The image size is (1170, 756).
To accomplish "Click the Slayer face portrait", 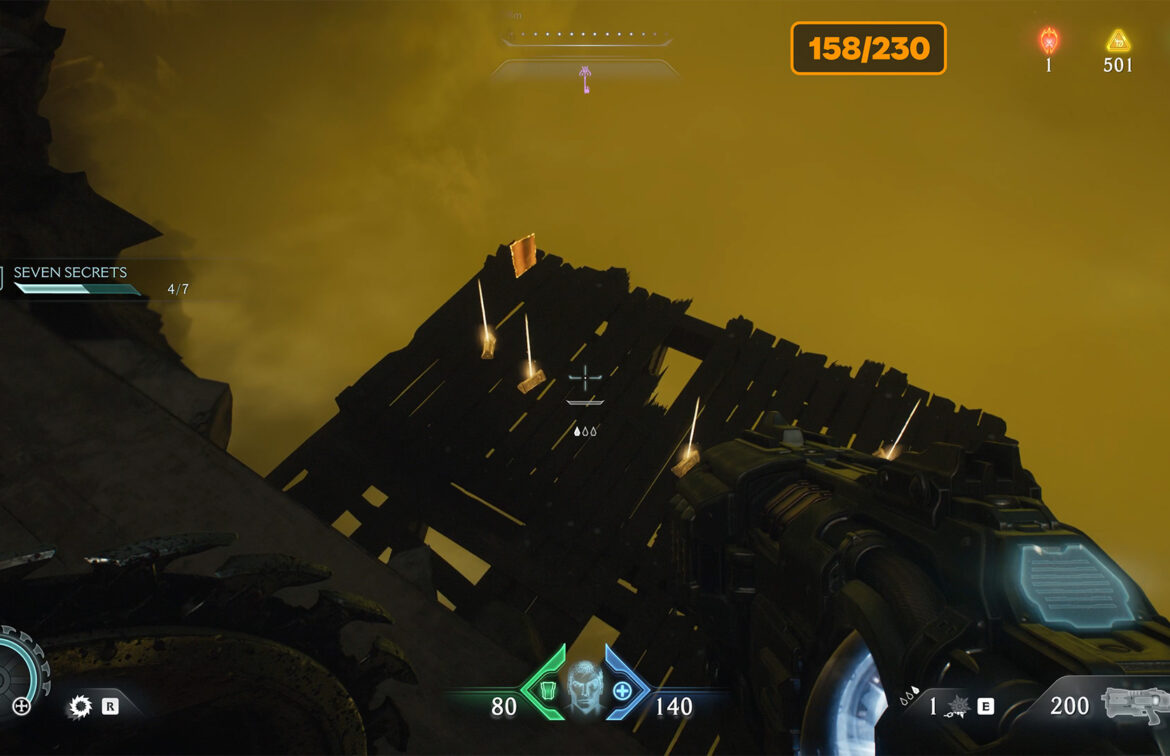I will pos(586,686).
